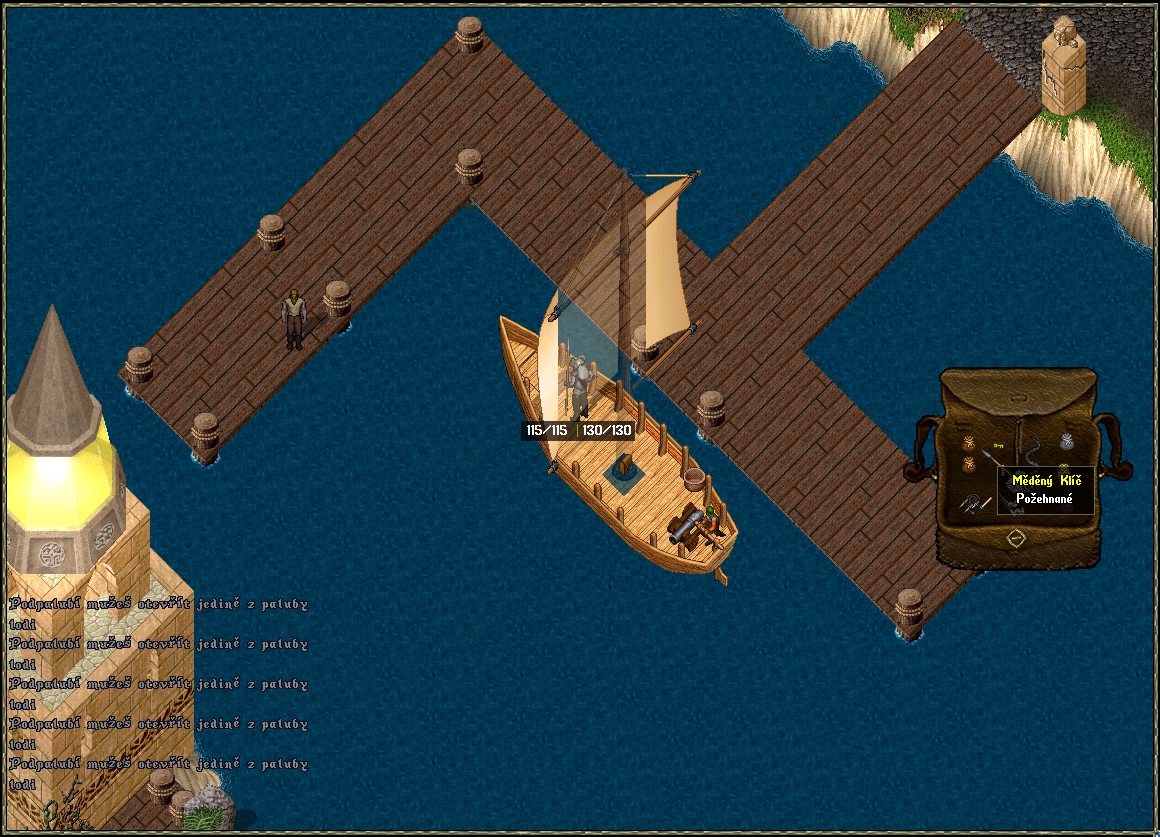Minimize the backpack using its gold buckle

click(x=1016, y=539)
